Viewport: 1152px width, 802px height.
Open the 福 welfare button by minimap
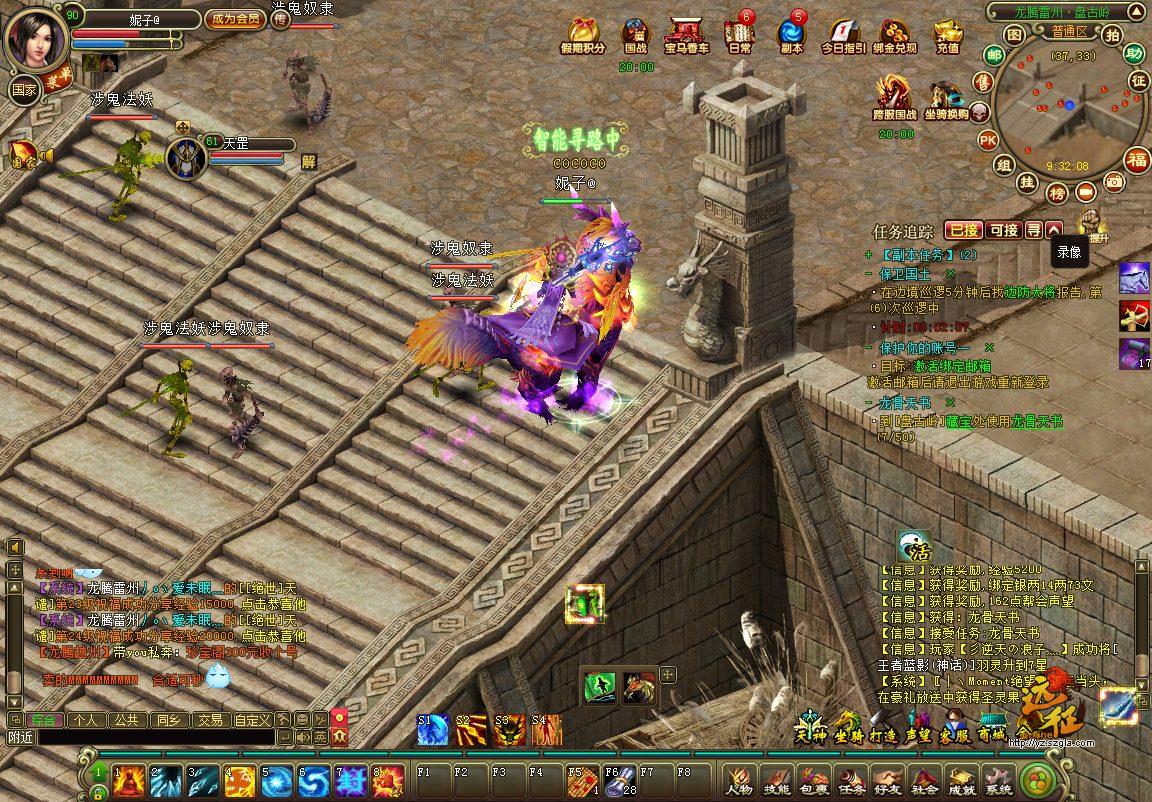(x=1137, y=160)
